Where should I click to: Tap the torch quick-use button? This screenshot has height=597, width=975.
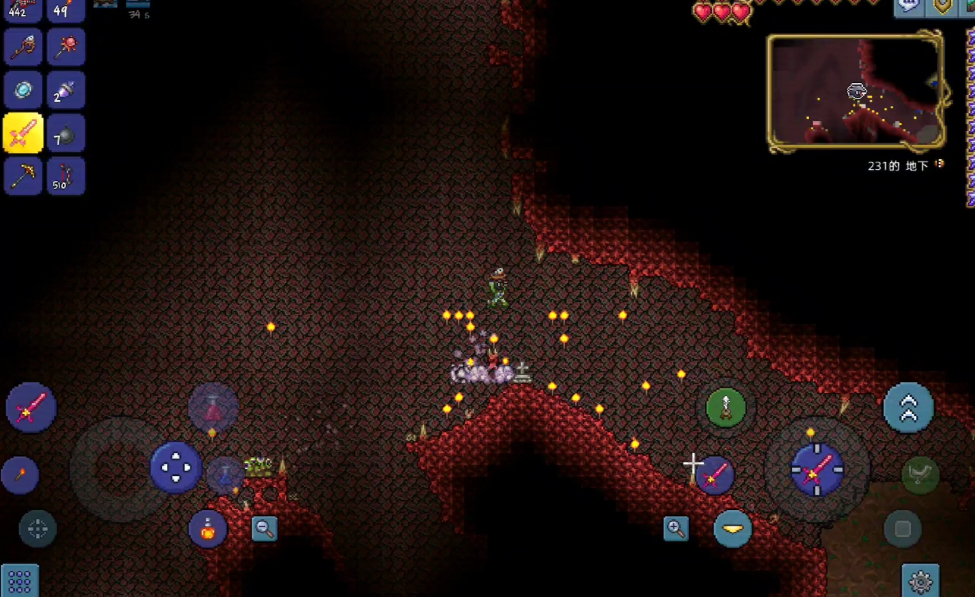(20, 475)
